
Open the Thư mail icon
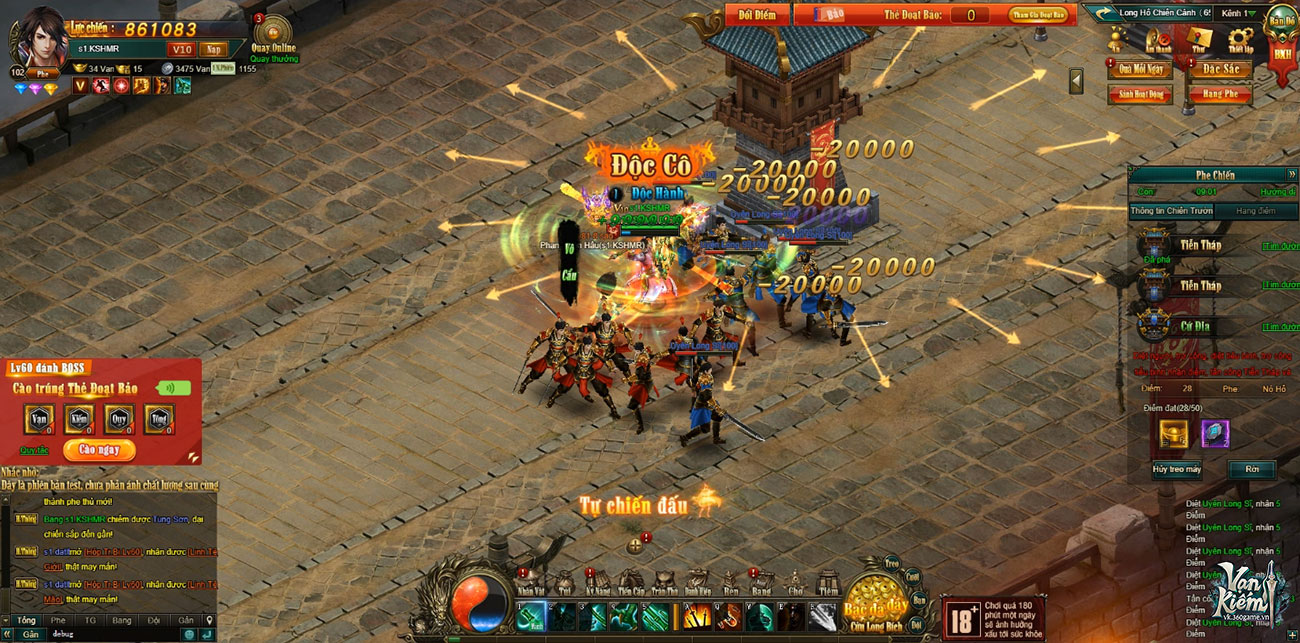pyautogui.click(x=1200, y=42)
